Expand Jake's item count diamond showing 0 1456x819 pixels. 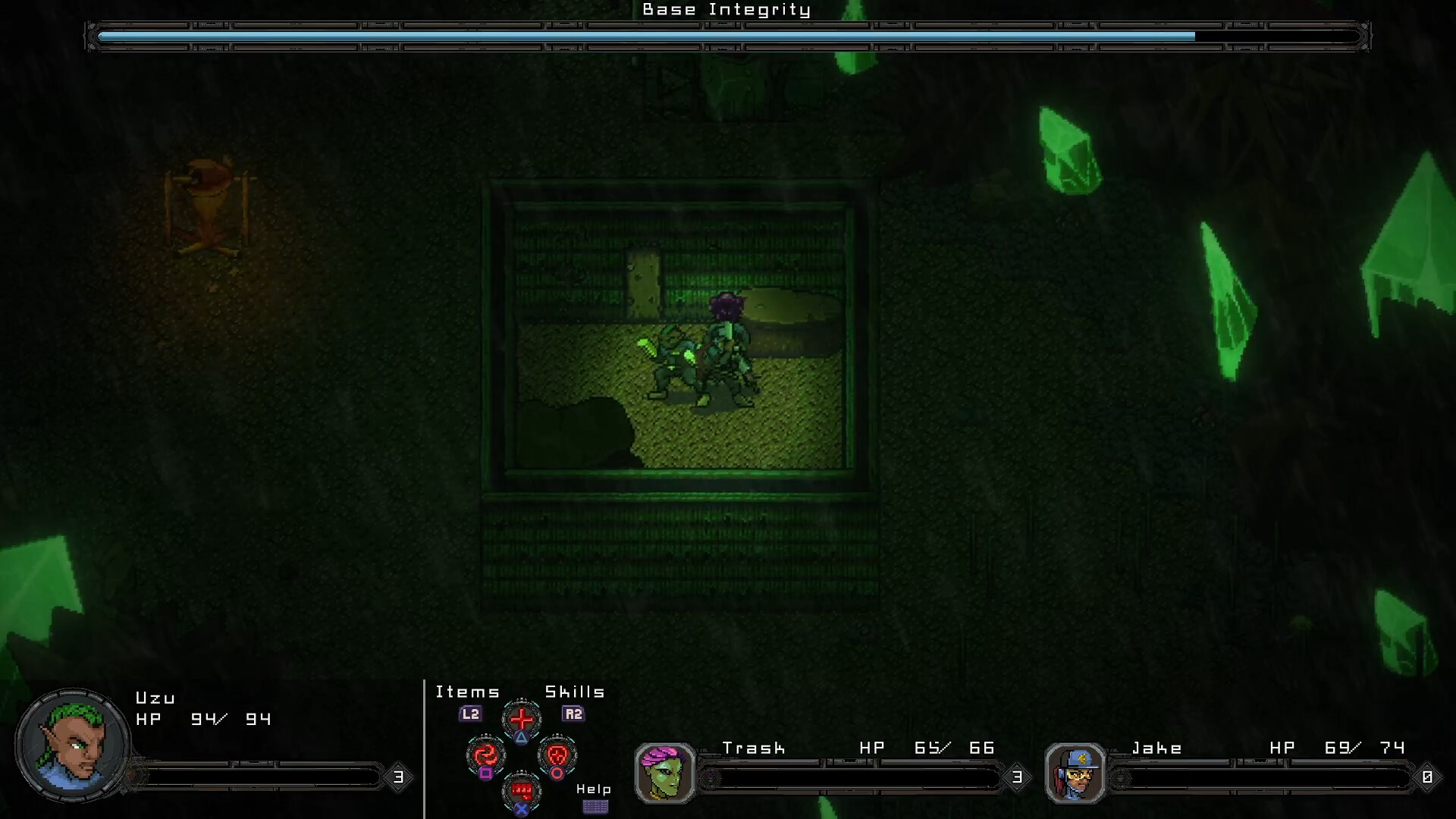pyautogui.click(x=1429, y=777)
